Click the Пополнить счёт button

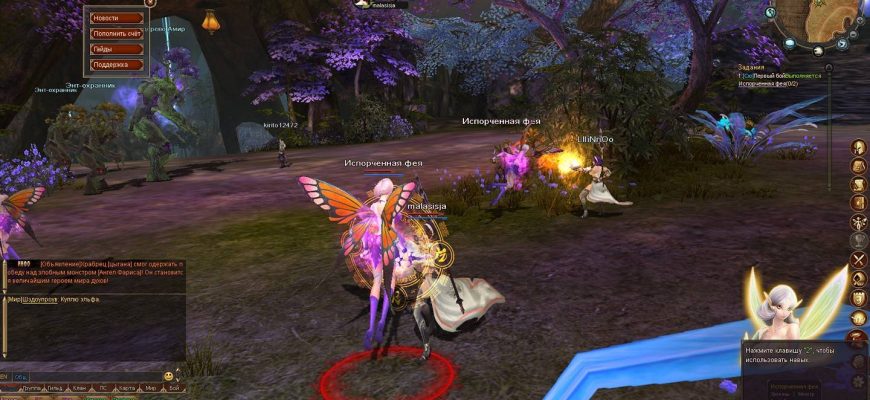tap(115, 34)
